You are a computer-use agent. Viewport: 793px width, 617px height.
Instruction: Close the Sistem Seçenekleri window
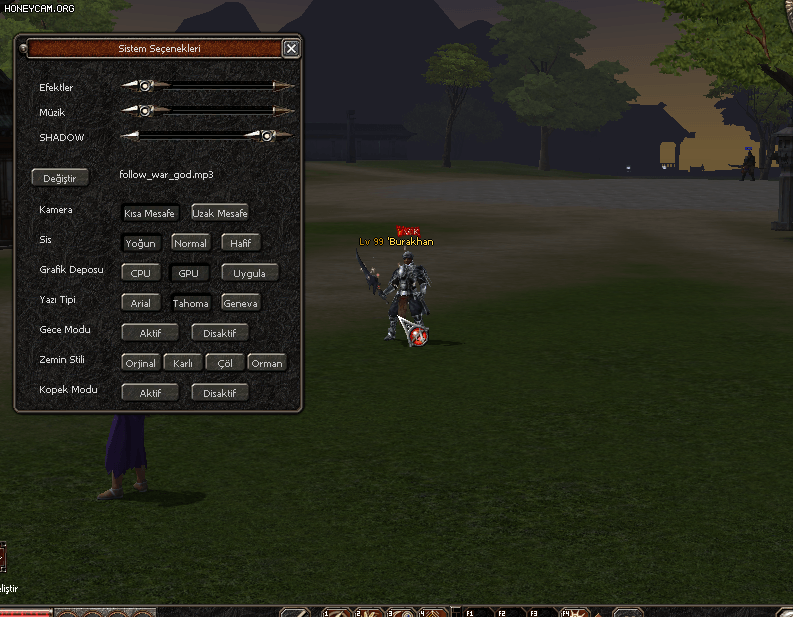pos(291,48)
